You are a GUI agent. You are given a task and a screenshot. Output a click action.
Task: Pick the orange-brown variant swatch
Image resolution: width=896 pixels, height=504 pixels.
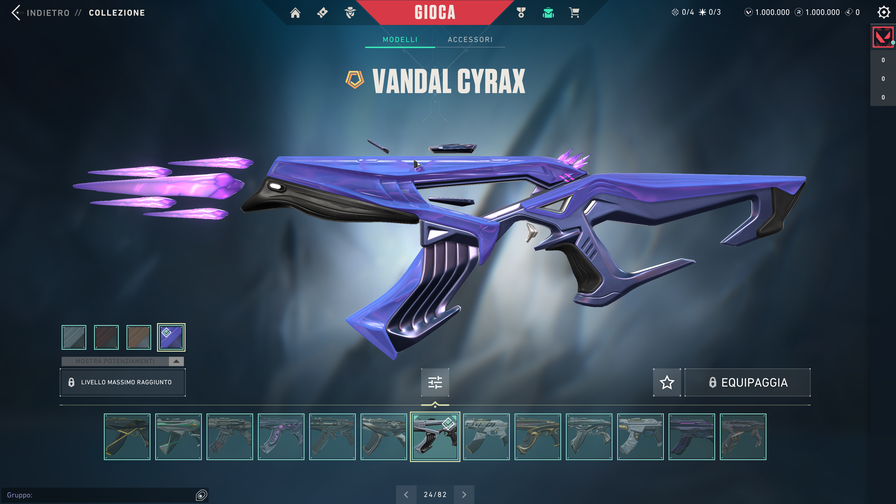coord(139,337)
